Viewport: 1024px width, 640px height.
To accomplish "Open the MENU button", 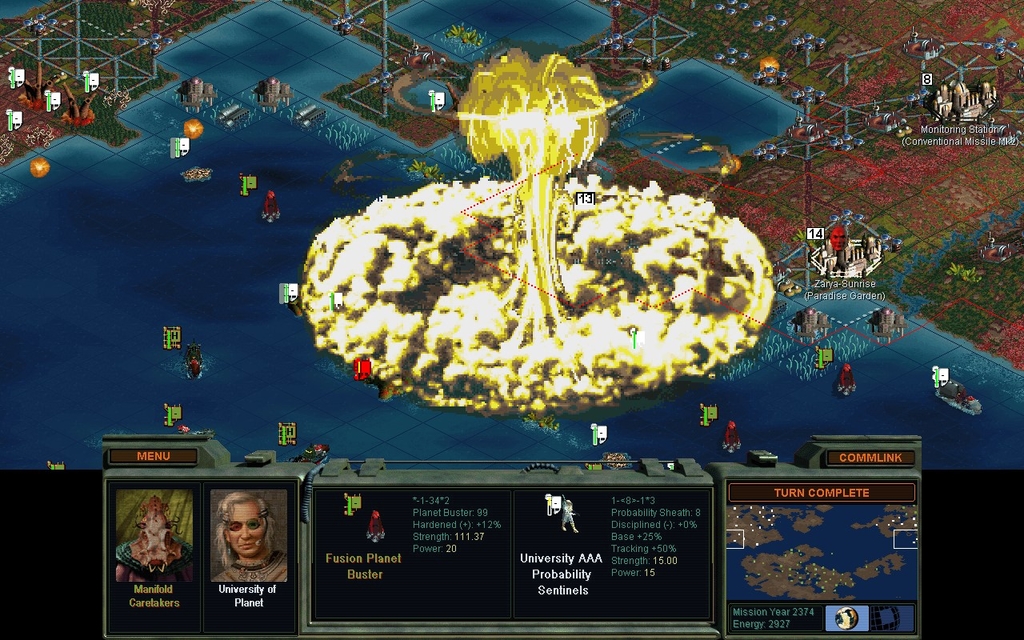I will 153,457.
